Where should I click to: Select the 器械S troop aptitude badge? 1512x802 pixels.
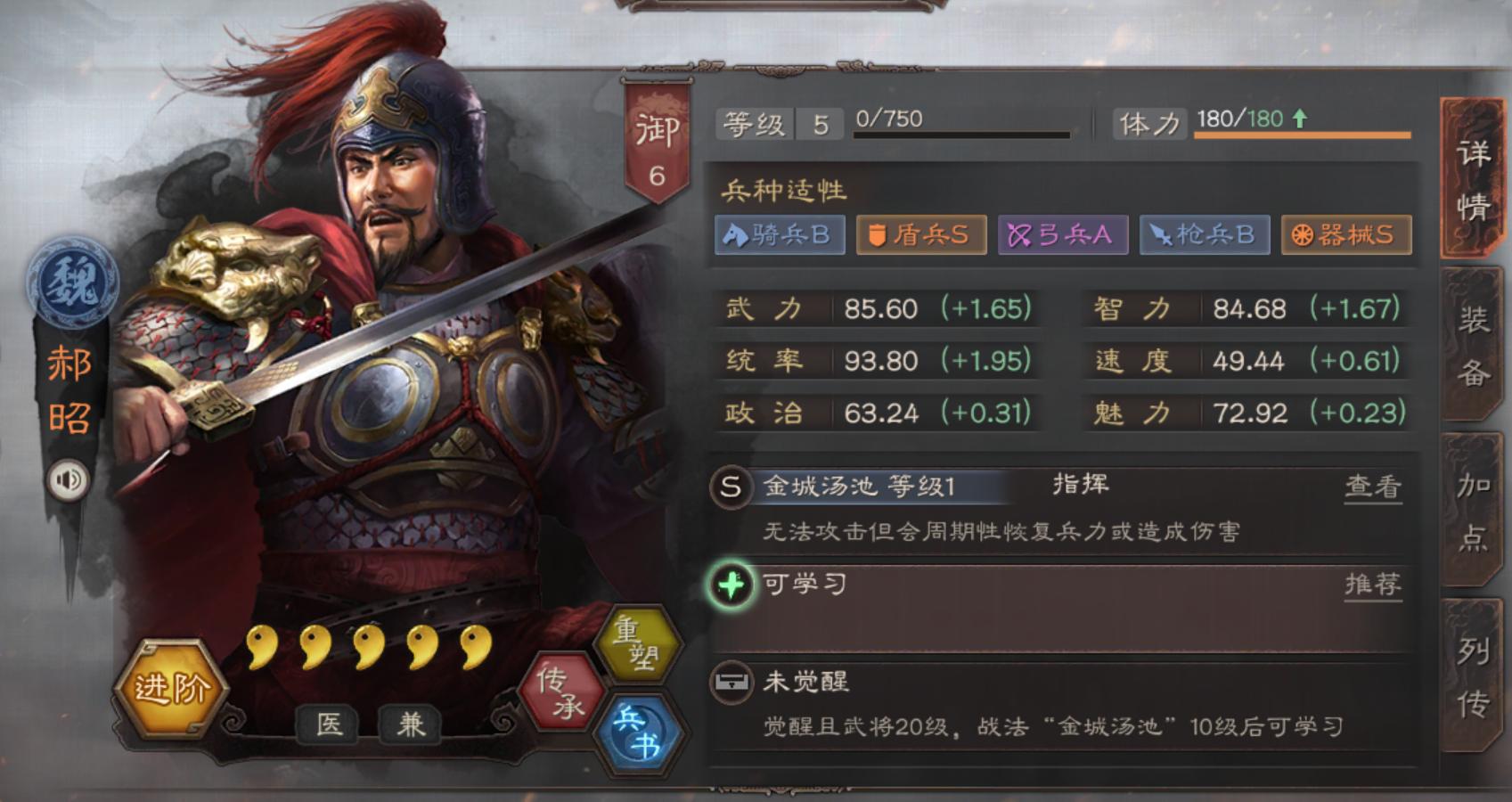[x=1345, y=235]
